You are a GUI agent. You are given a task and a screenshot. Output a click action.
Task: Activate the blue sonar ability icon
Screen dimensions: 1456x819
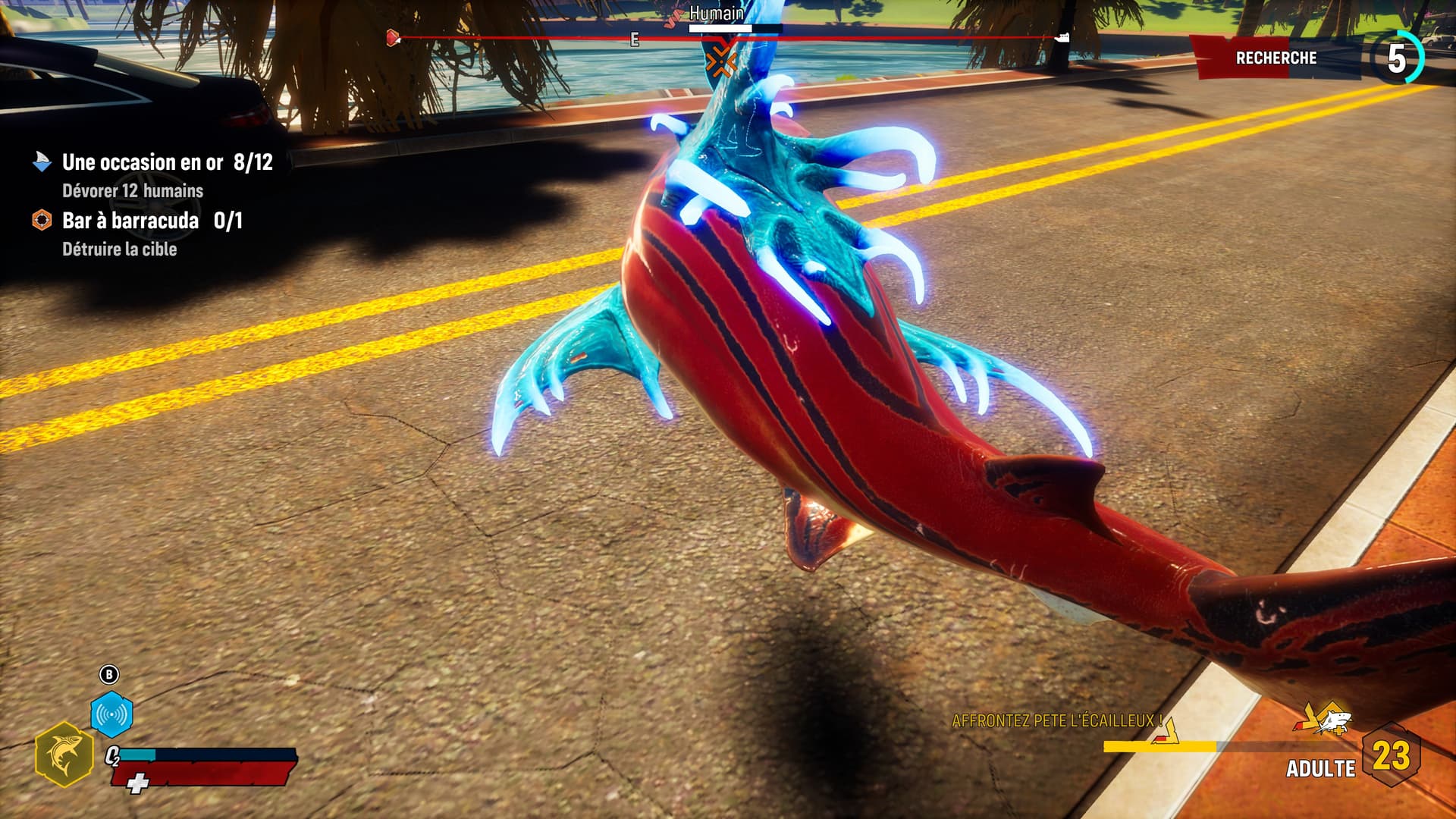click(x=111, y=714)
